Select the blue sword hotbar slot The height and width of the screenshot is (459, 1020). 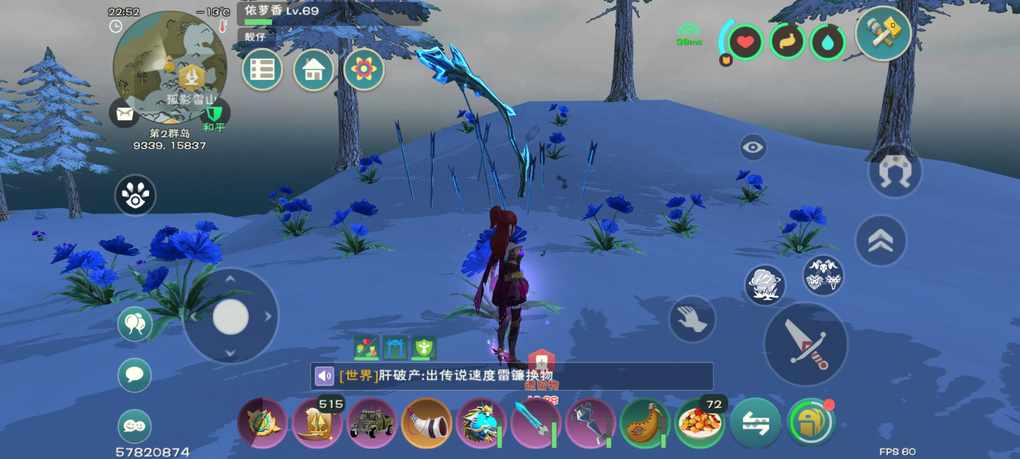(x=535, y=423)
